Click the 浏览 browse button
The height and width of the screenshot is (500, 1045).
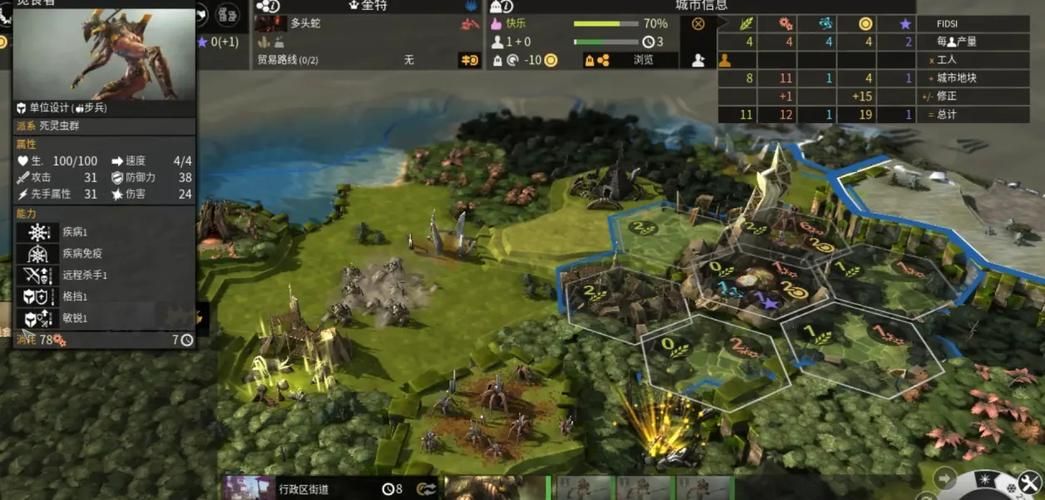(642, 60)
